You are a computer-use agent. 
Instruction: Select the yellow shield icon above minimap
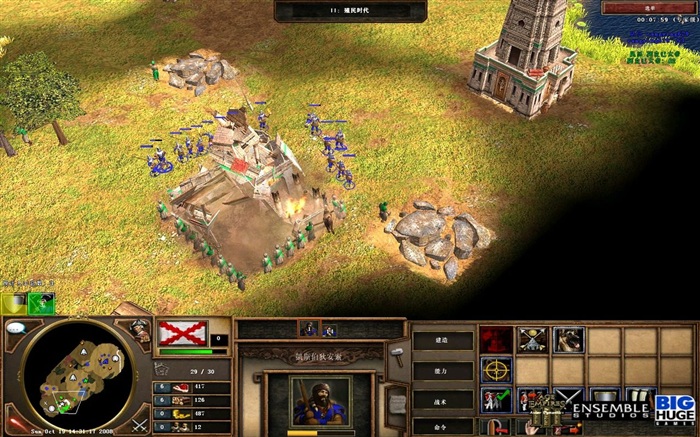12,303
